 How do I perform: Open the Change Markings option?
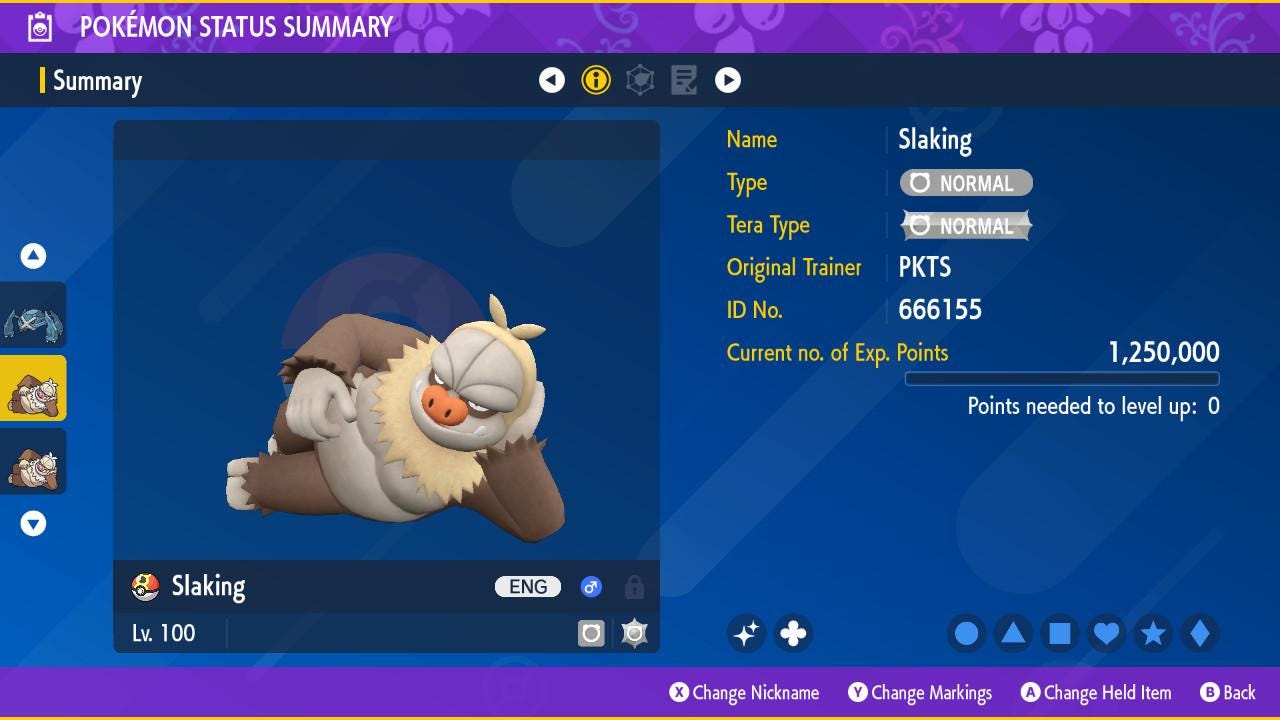920,693
